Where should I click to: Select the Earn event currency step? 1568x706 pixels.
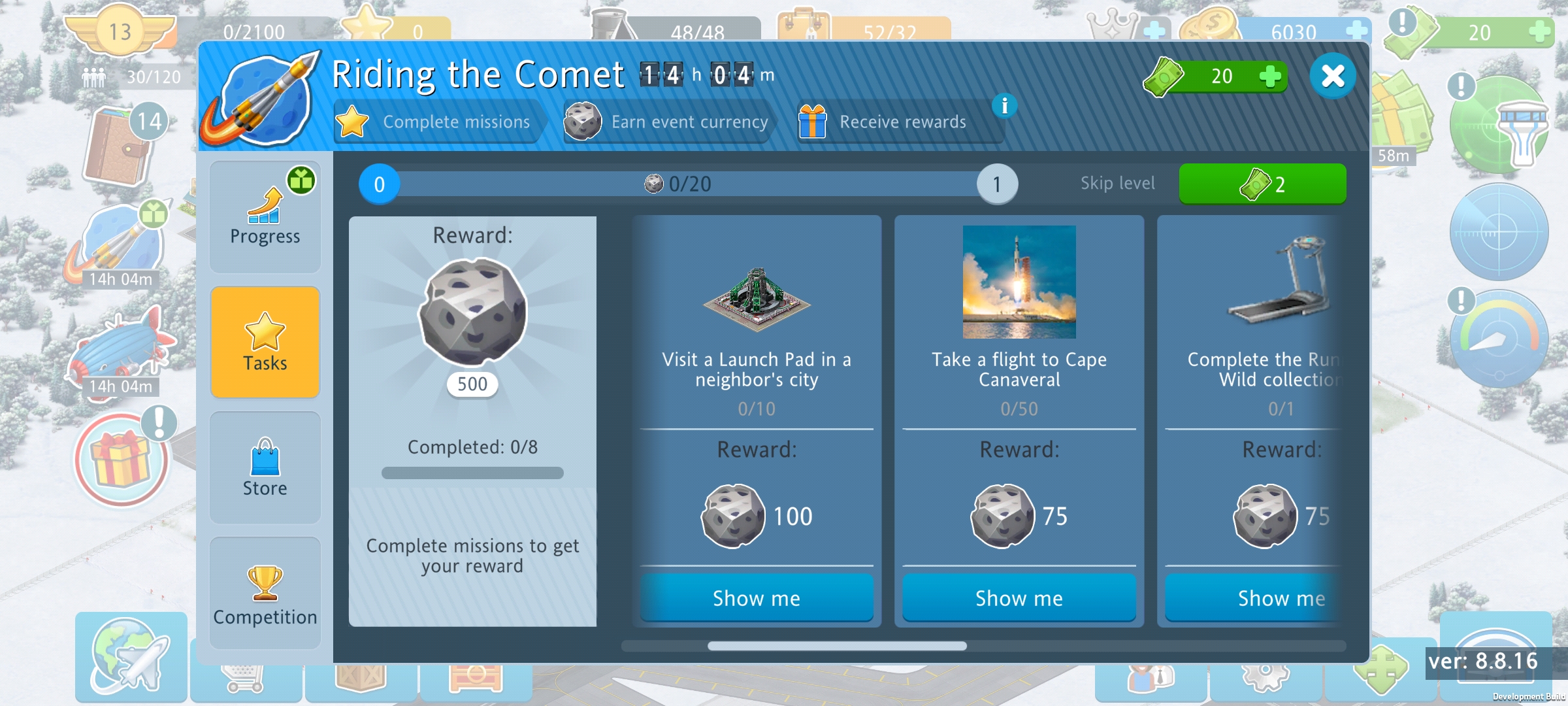[668, 122]
